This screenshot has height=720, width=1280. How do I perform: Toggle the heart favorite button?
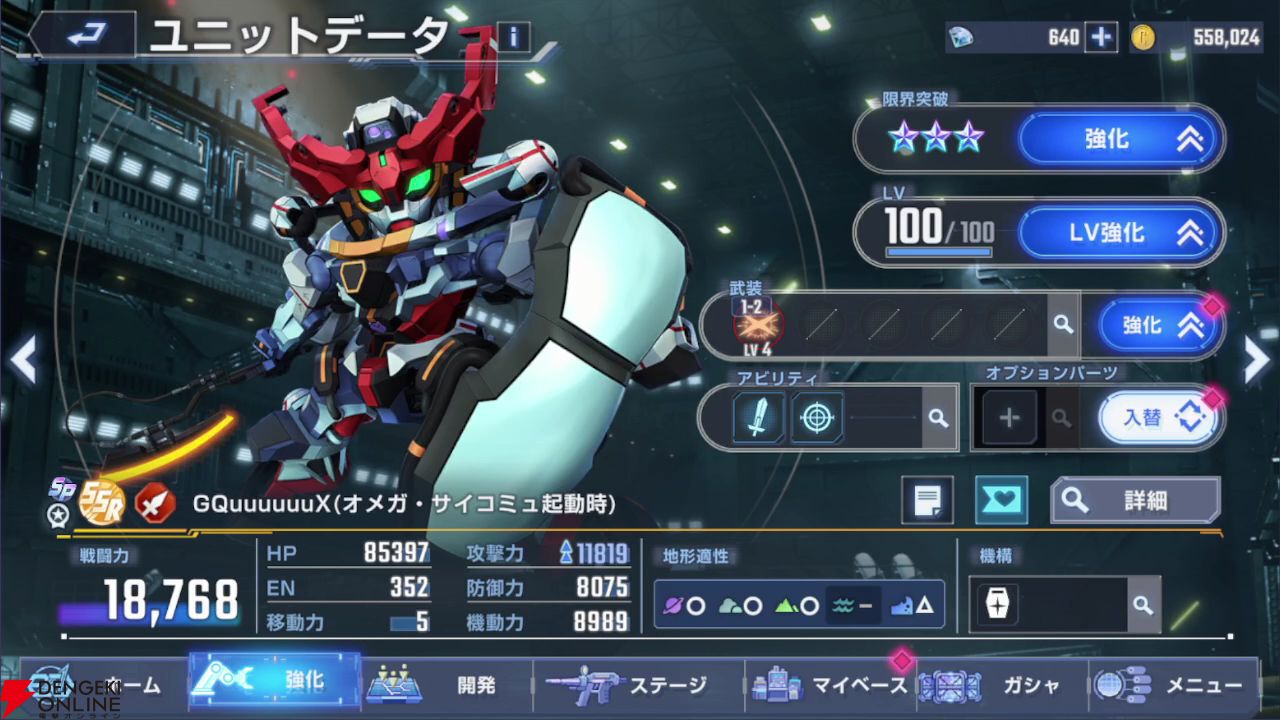[x=1001, y=500]
